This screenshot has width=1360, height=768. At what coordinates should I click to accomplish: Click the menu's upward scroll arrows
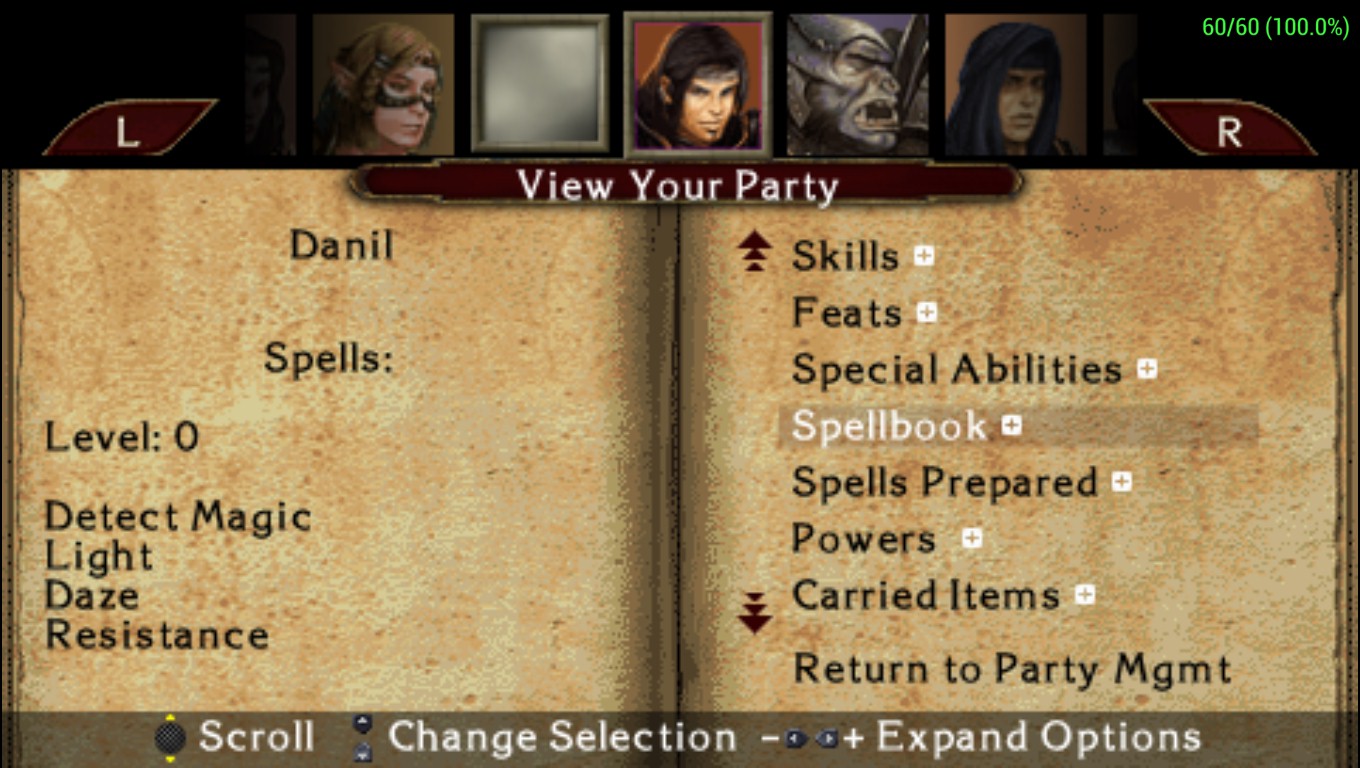[x=755, y=252]
